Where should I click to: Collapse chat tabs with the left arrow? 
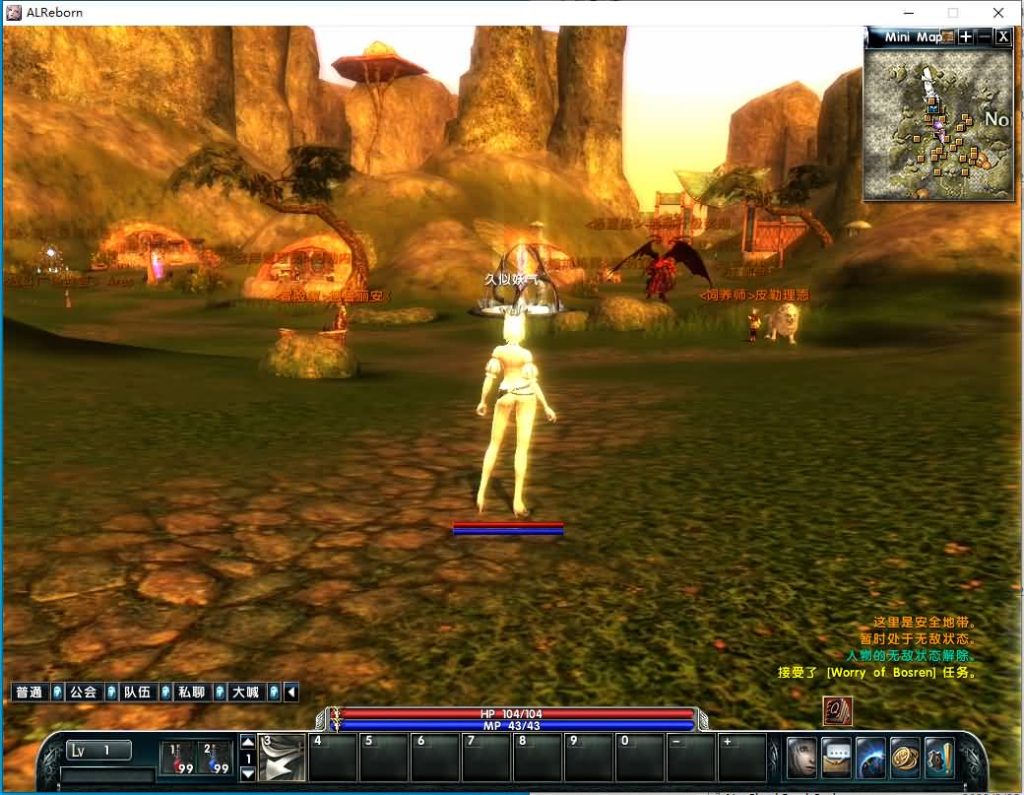pyautogui.click(x=291, y=692)
